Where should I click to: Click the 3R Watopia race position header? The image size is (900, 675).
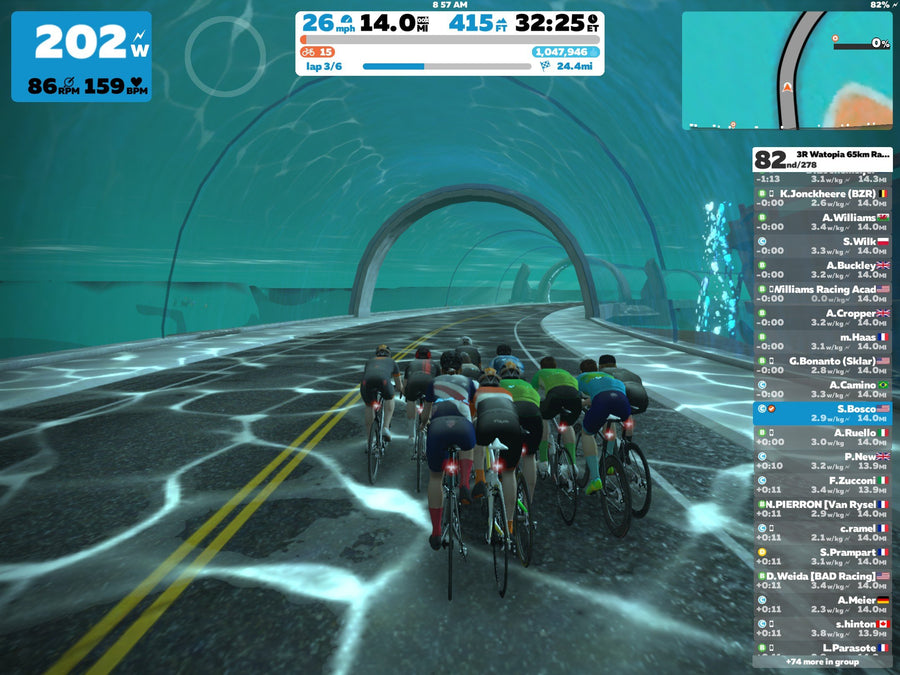(822, 159)
